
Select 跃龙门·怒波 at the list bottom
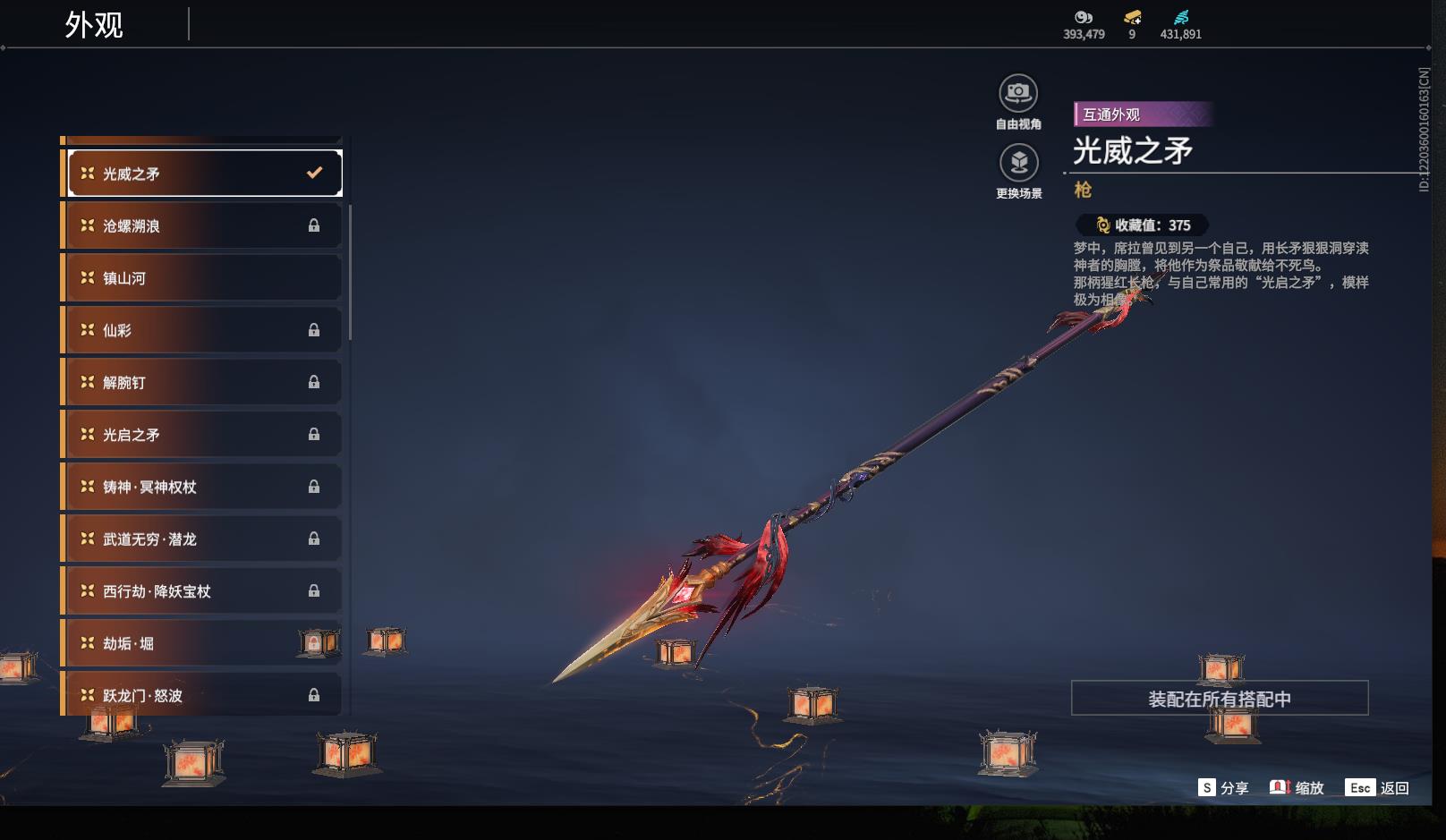pos(204,695)
